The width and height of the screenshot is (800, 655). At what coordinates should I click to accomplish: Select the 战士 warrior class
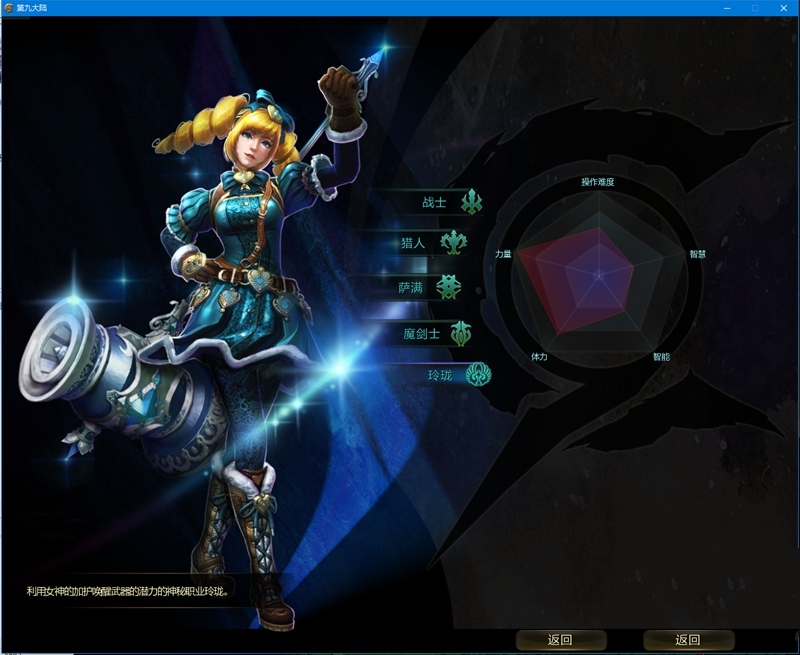(x=435, y=202)
